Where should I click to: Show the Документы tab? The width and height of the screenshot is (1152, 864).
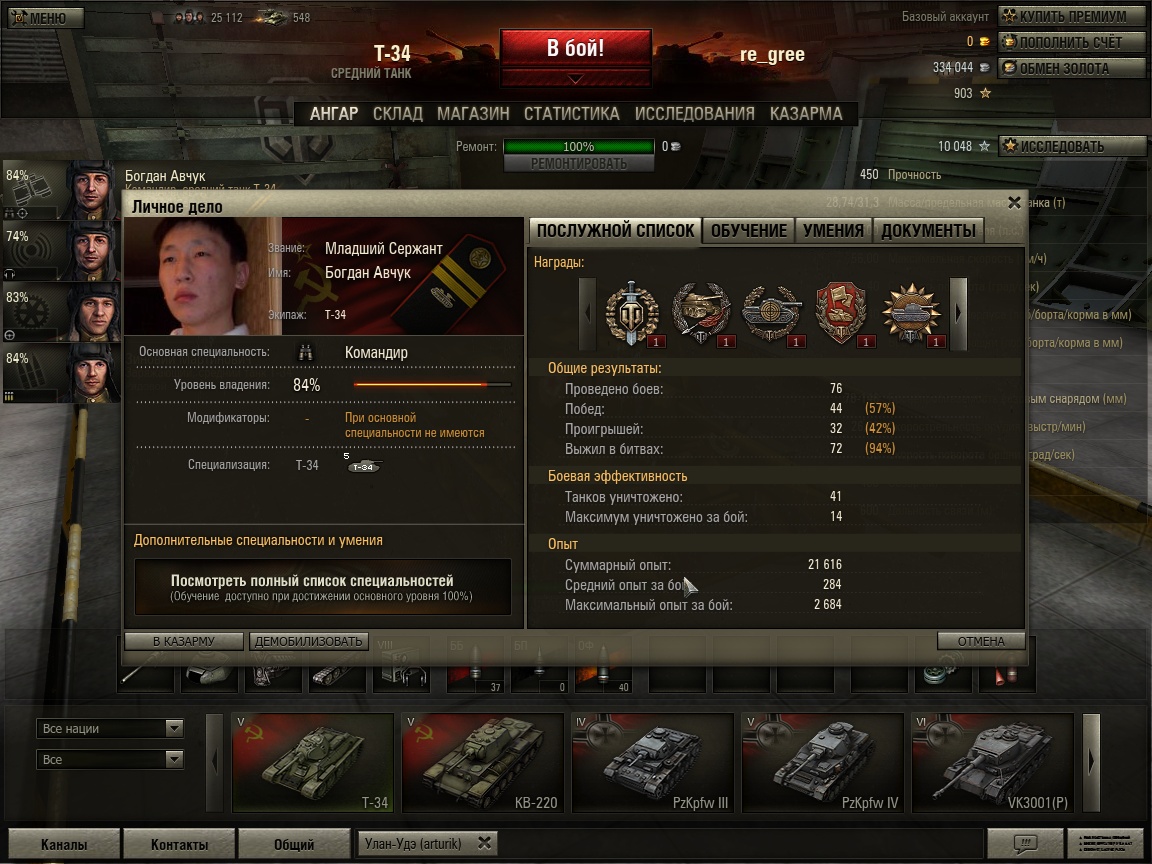tap(928, 231)
